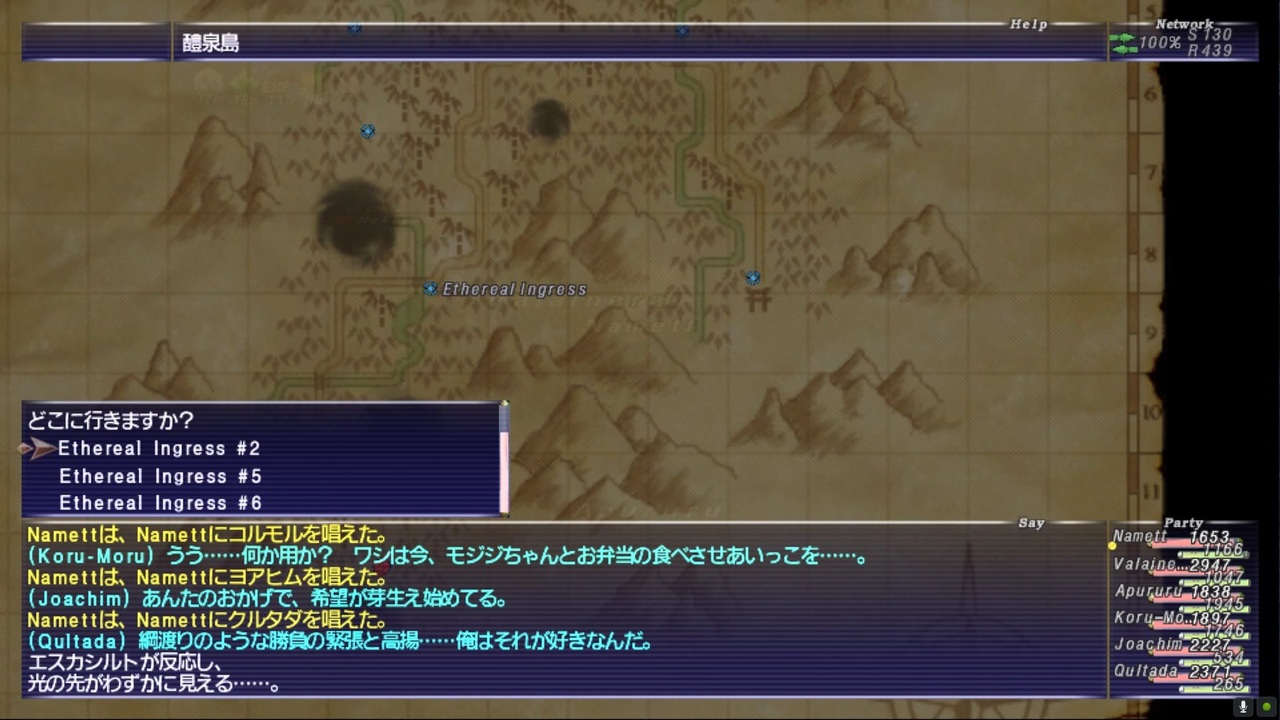This screenshot has width=1280, height=720.
Task: Select the blue teleport marker northwest on the map
Action: pyautogui.click(x=368, y=131)
